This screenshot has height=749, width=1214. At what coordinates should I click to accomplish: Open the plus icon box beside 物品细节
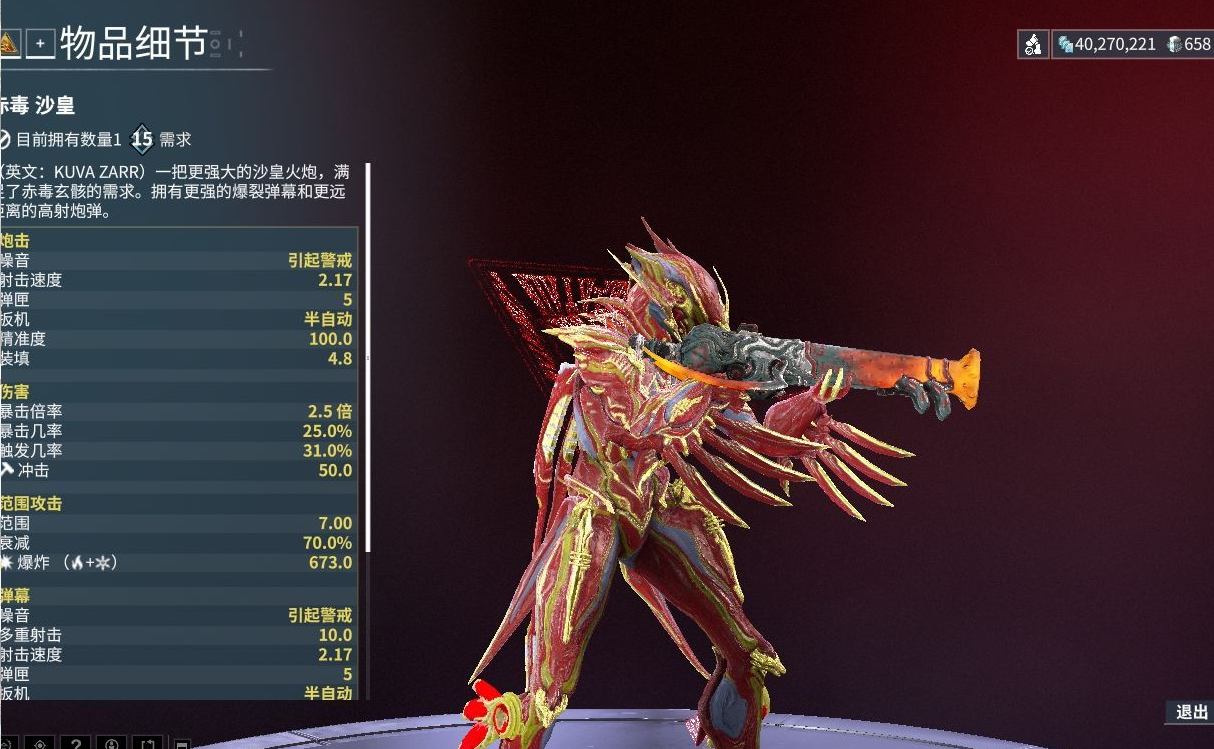pyautogui.click(x=40, y=44)
